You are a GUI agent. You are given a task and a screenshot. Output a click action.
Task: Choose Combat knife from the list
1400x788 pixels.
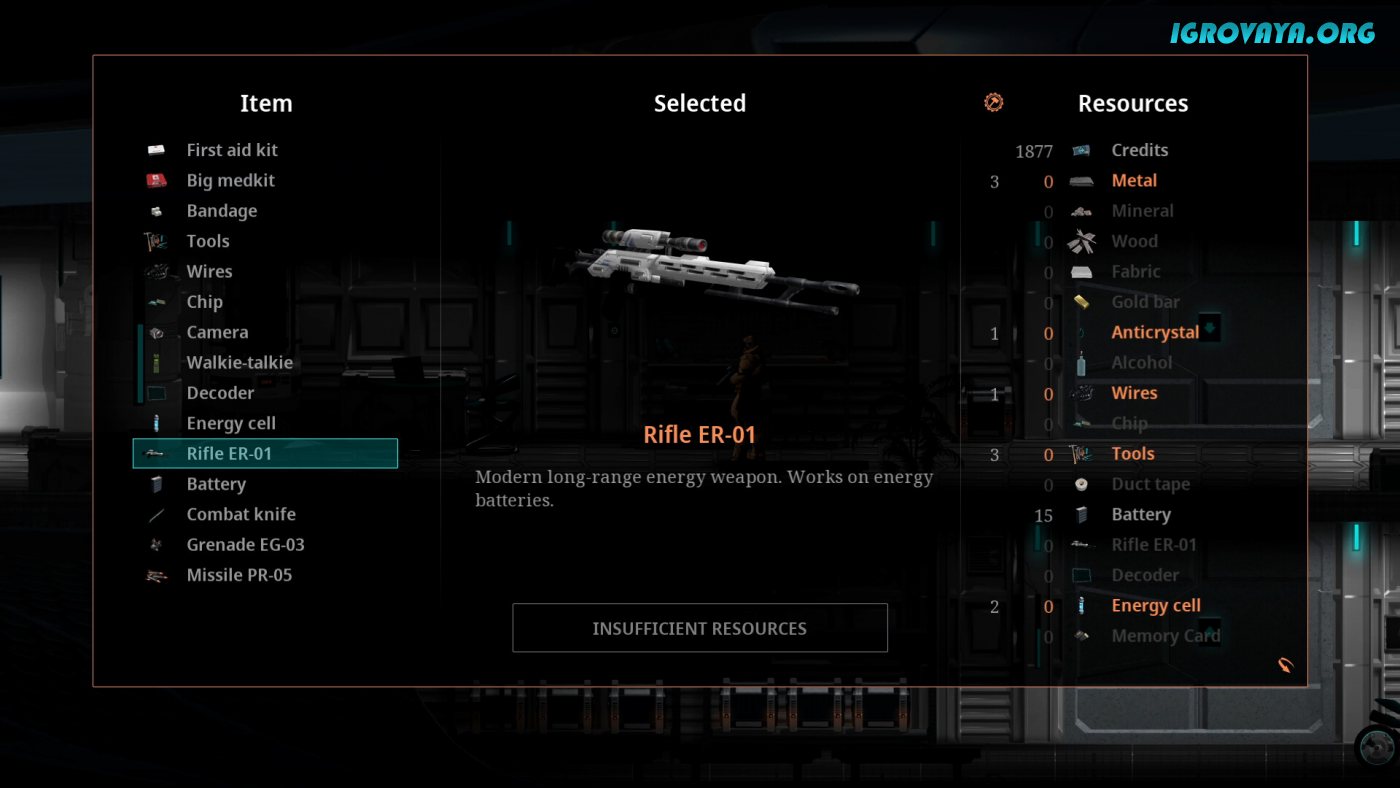pyautogui.click(x=240, y=514)
